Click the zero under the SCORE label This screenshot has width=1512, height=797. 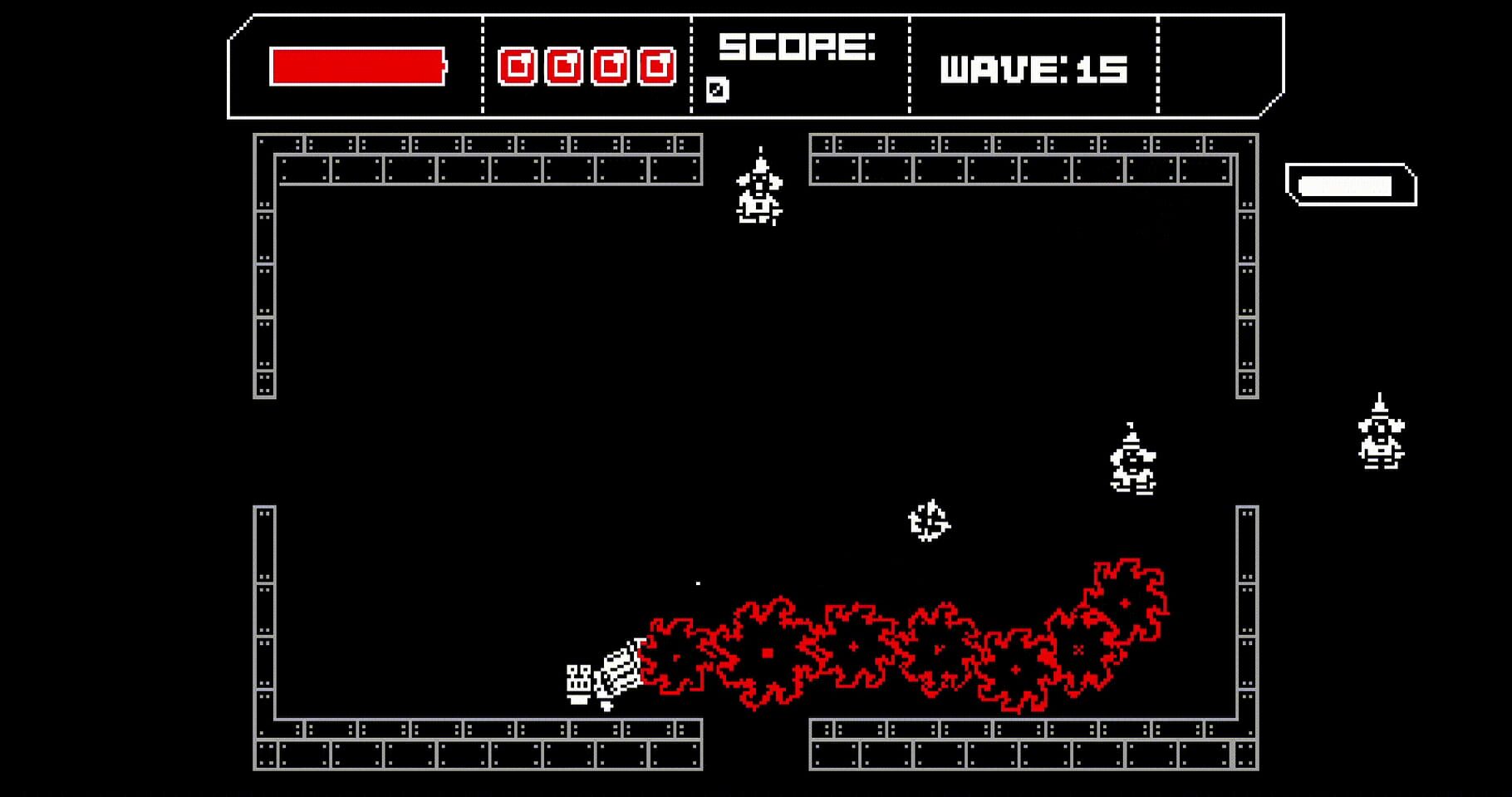(x=716, y=87)
